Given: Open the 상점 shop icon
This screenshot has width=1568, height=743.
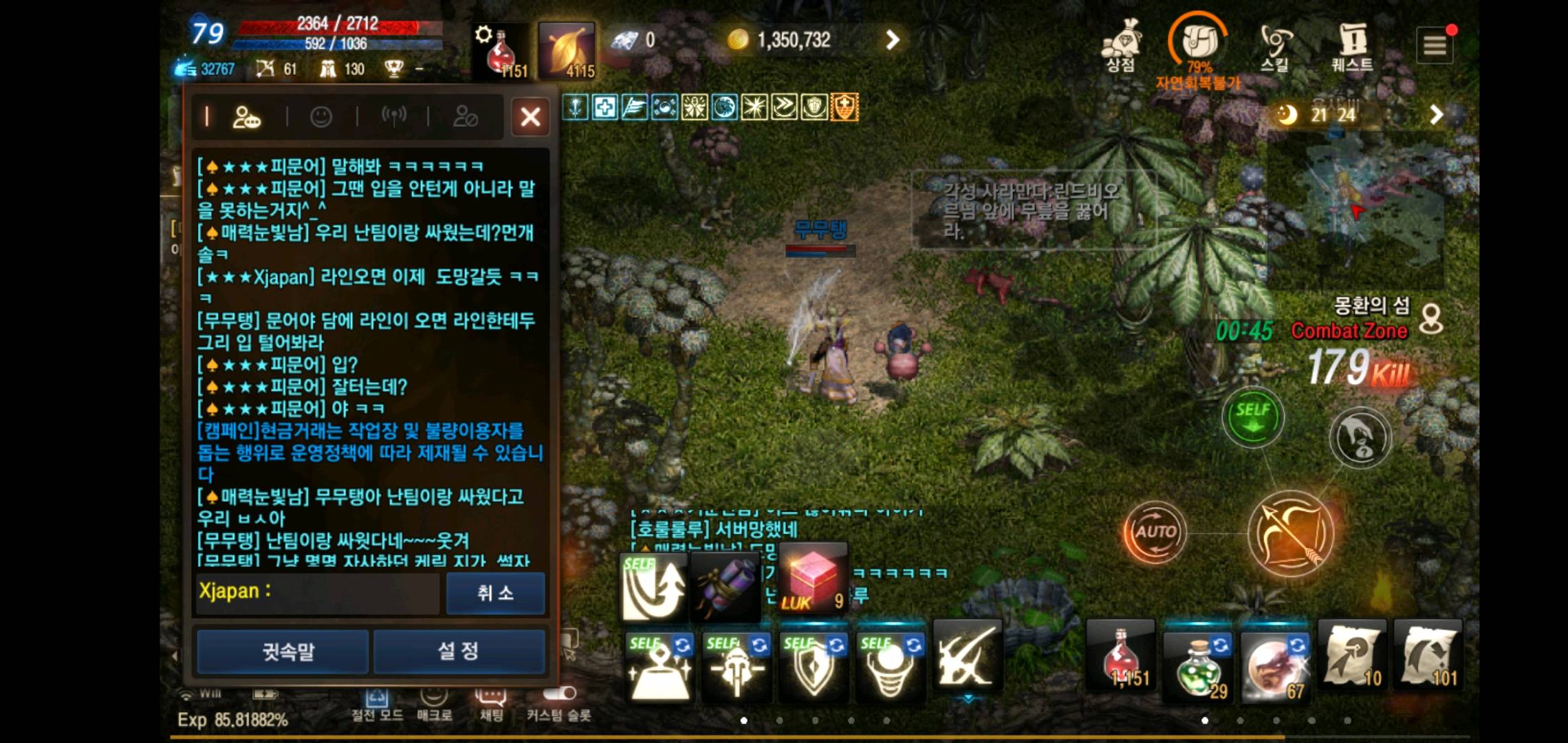Looking at the screenshot, I should click(1121, 43).
